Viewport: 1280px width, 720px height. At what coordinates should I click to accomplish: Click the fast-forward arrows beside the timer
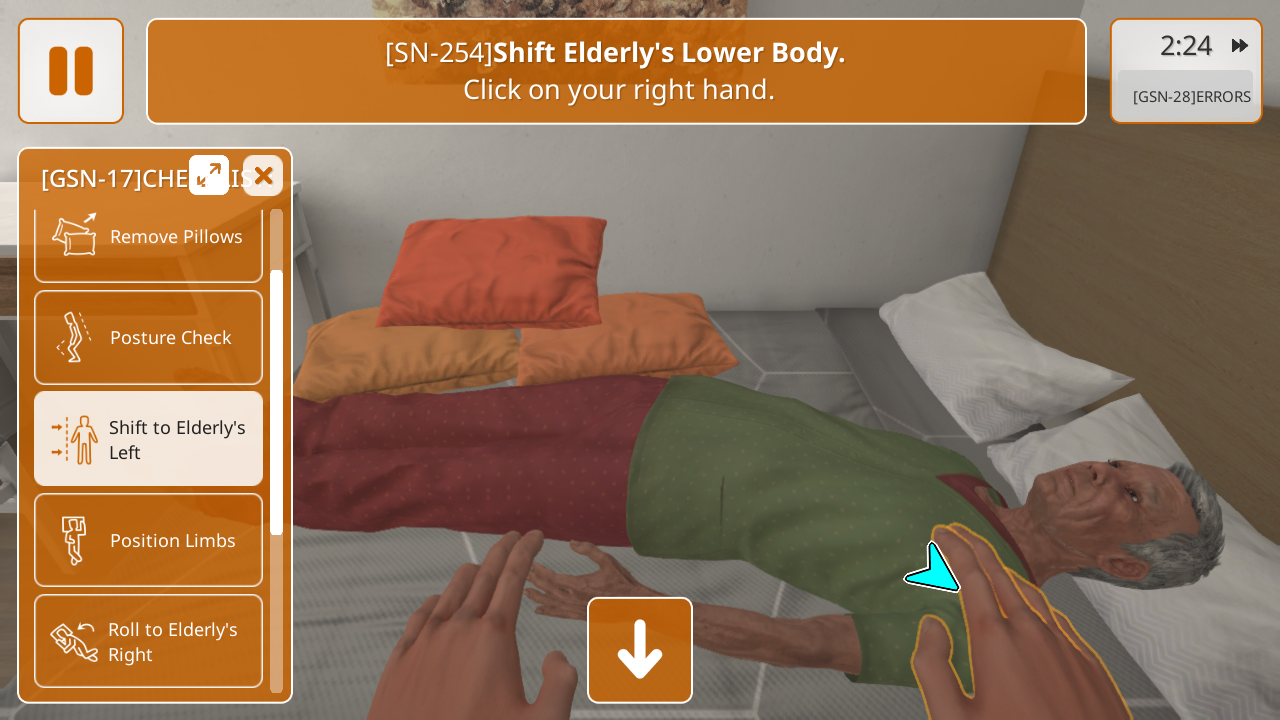[x=1240, y=46]
